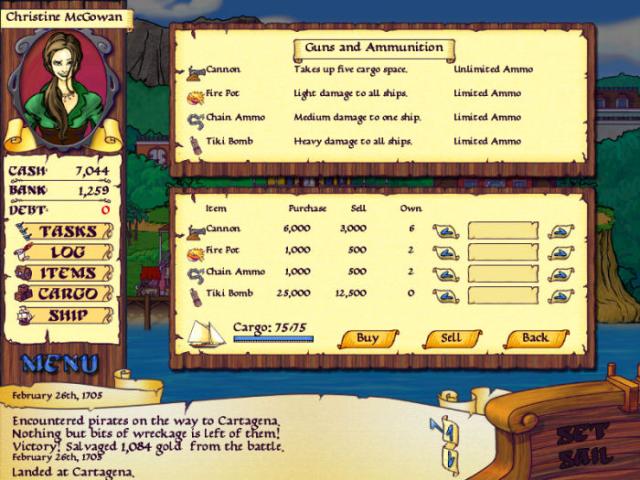Click the Cannon quantity field
Viewport: 640px width, 480px height.
(502, 231)
